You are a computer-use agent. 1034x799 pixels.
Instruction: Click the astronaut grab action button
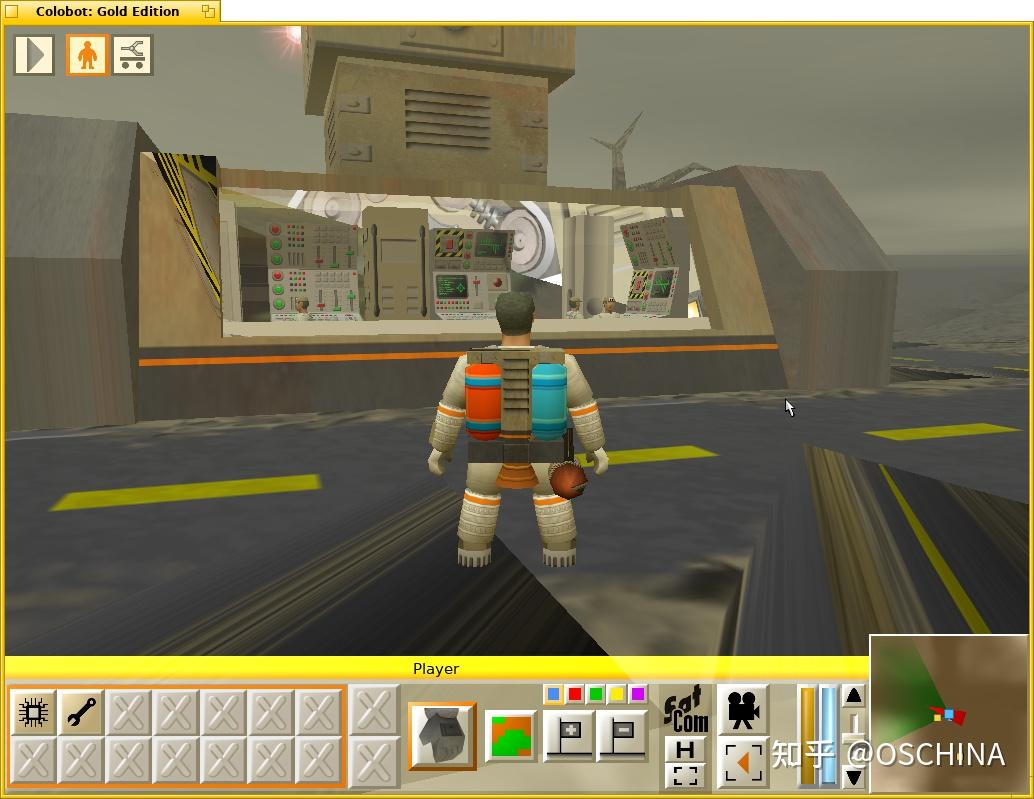click(x=442, y=735)
